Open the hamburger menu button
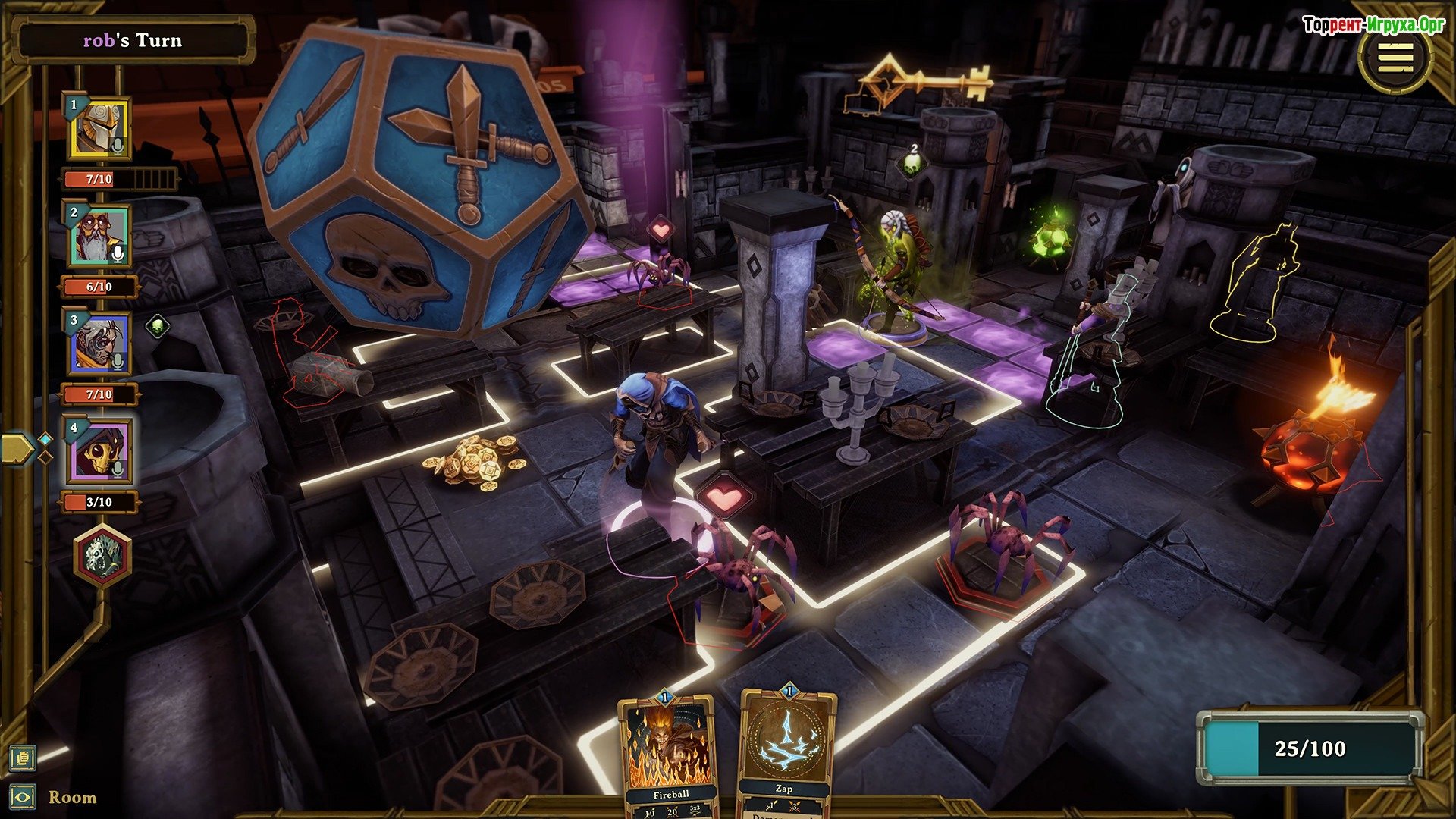The width and height of the screenshot is (1456, 819). coord(1395,58)
